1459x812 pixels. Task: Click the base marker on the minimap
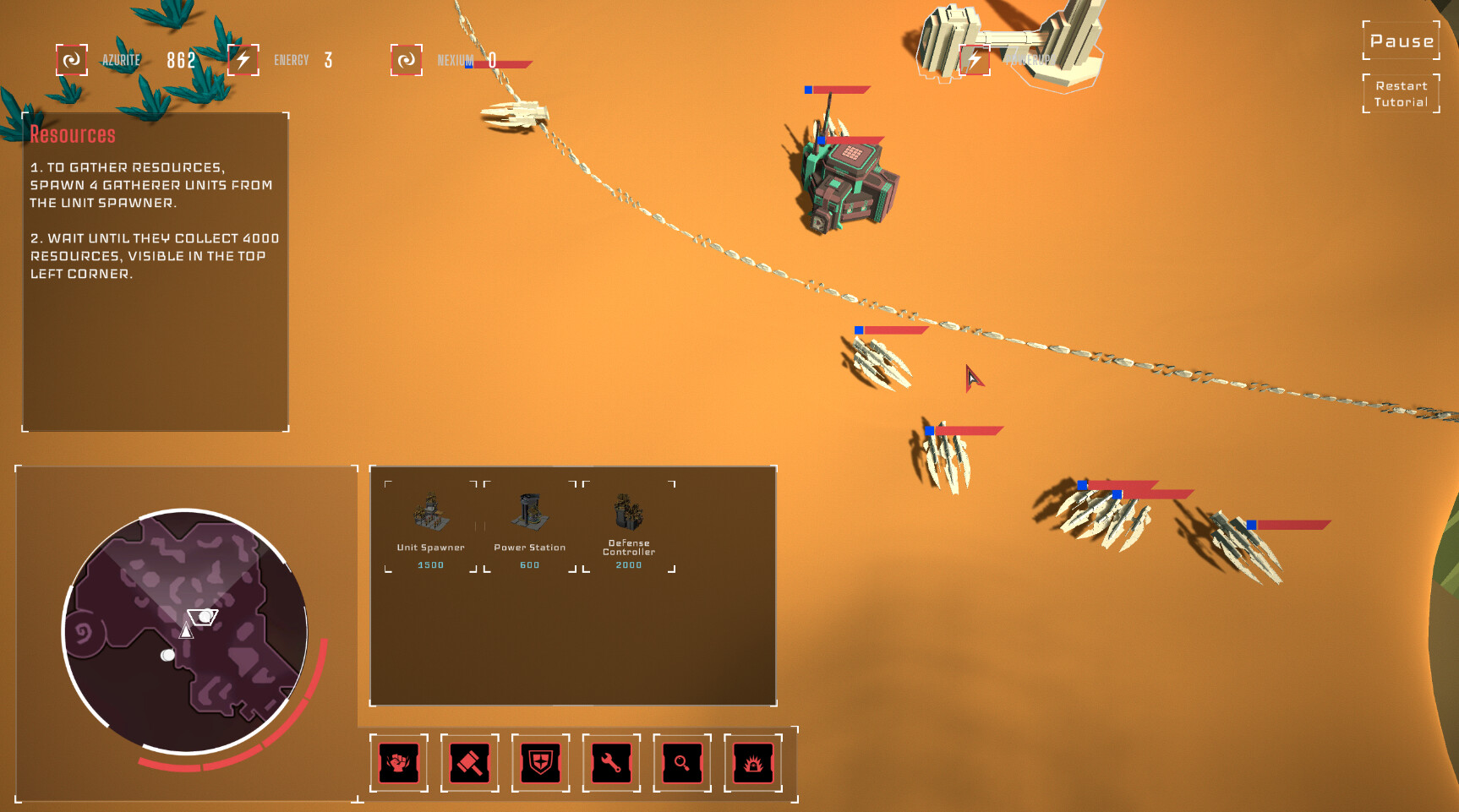click(x=204, y=619)
